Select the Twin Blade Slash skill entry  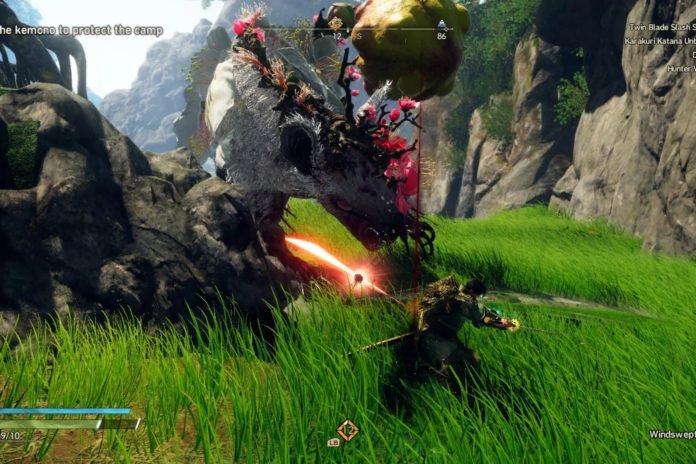661,27
